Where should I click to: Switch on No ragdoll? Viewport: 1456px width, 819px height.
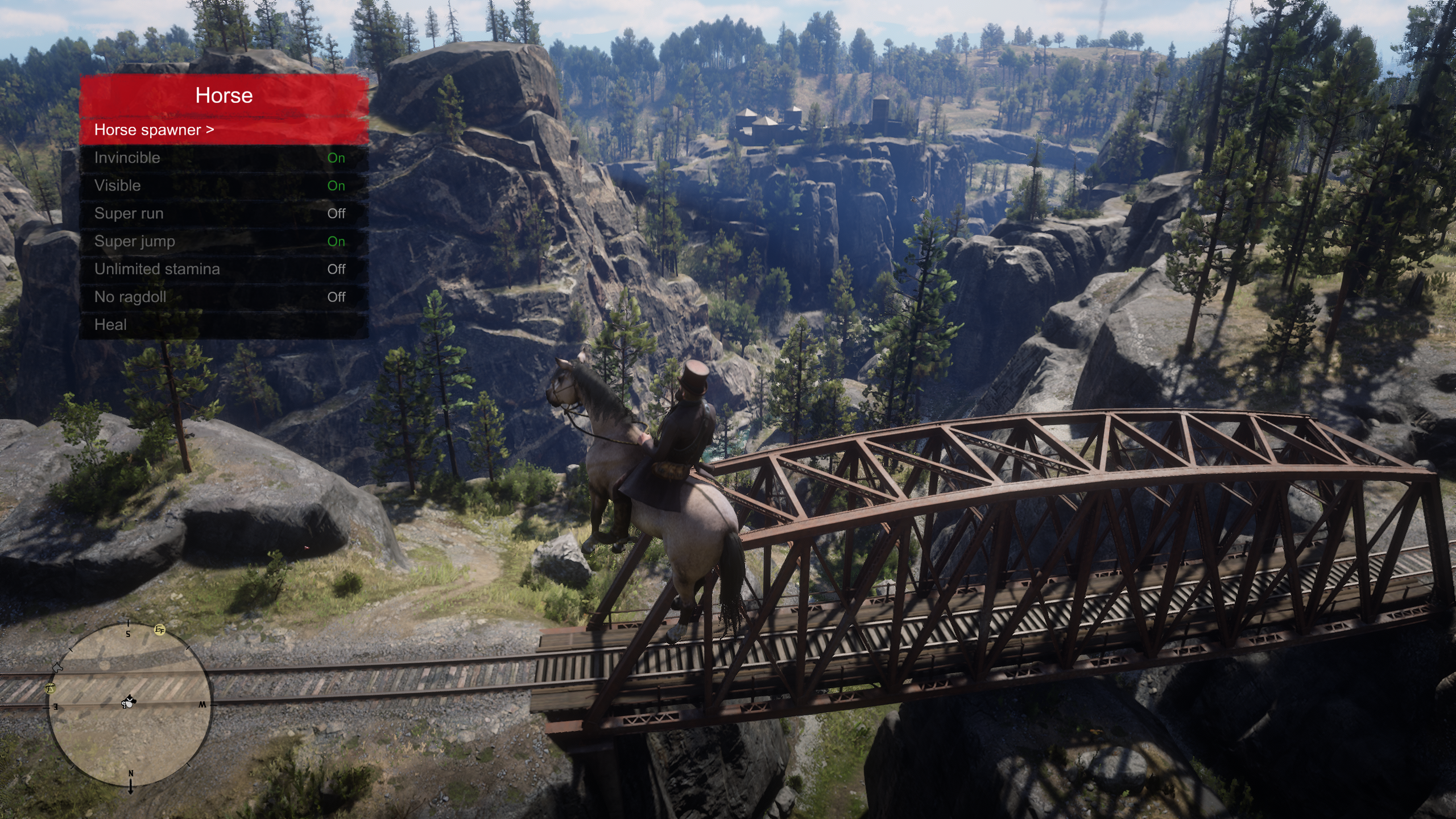click(224, 297)
